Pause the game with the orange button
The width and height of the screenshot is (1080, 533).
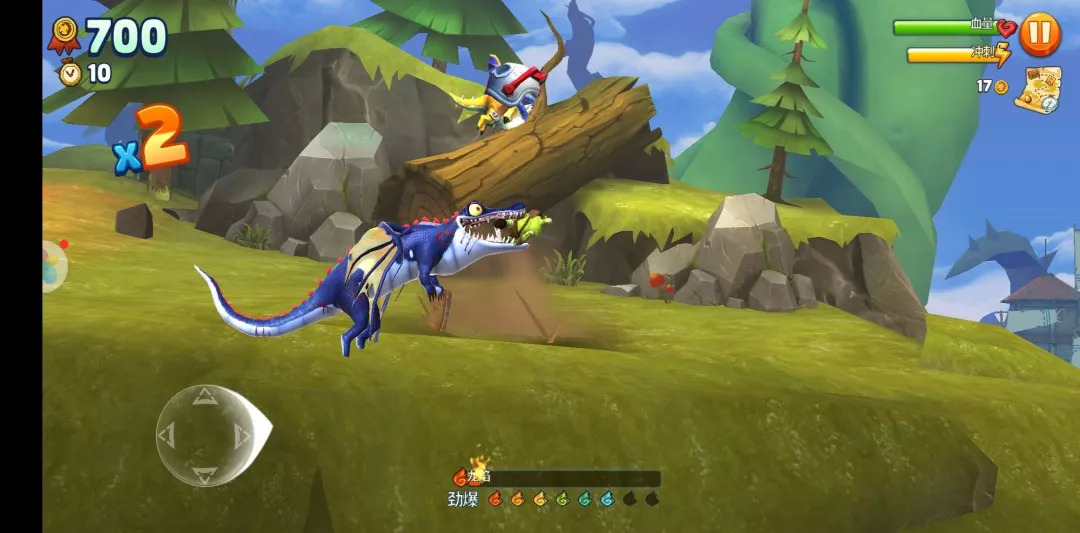coord(1040,34)
